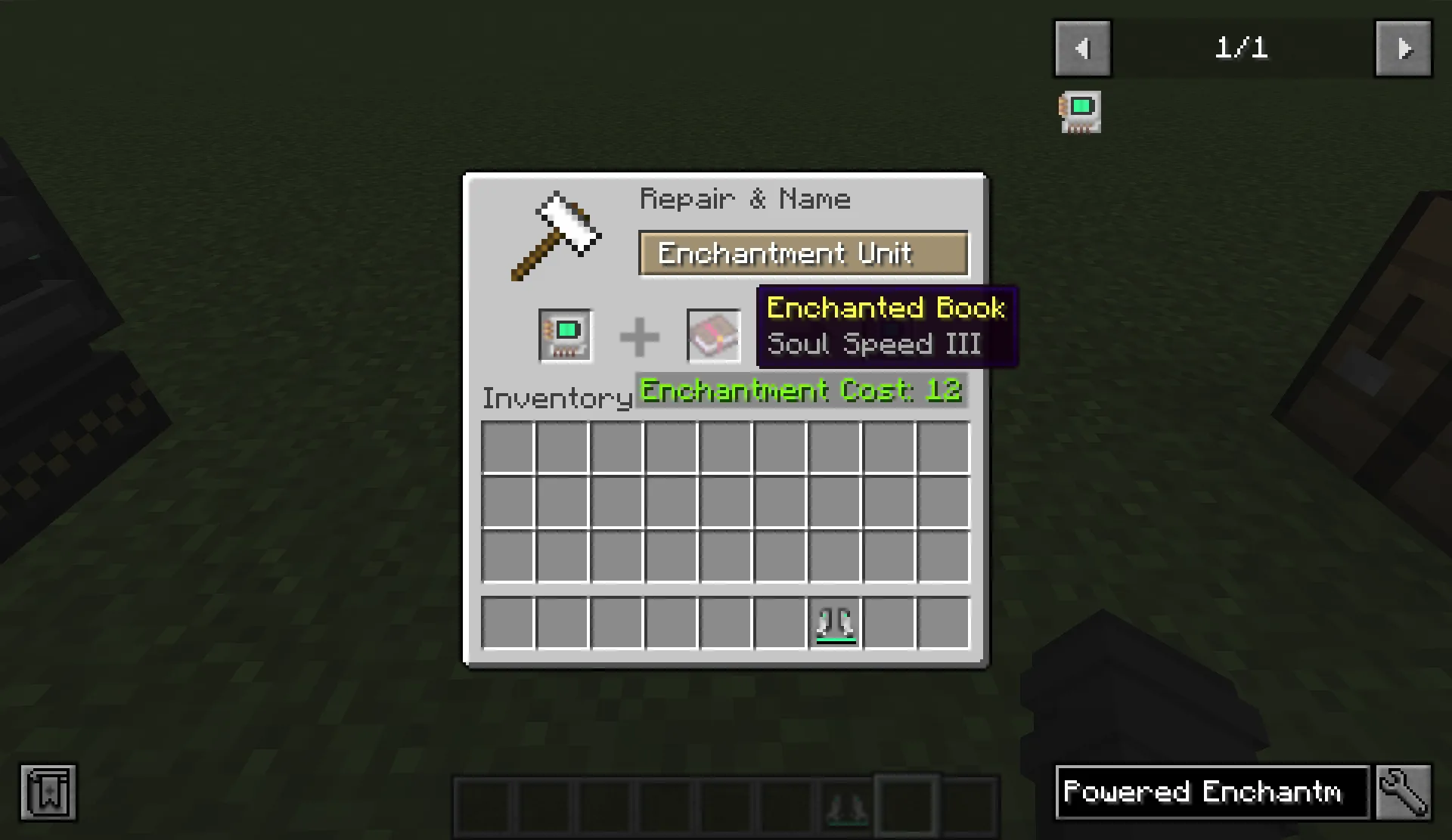Pick up the Soul Speed III enchanted book
This screenshot has height=840, width=1452.
pos(712,335)
